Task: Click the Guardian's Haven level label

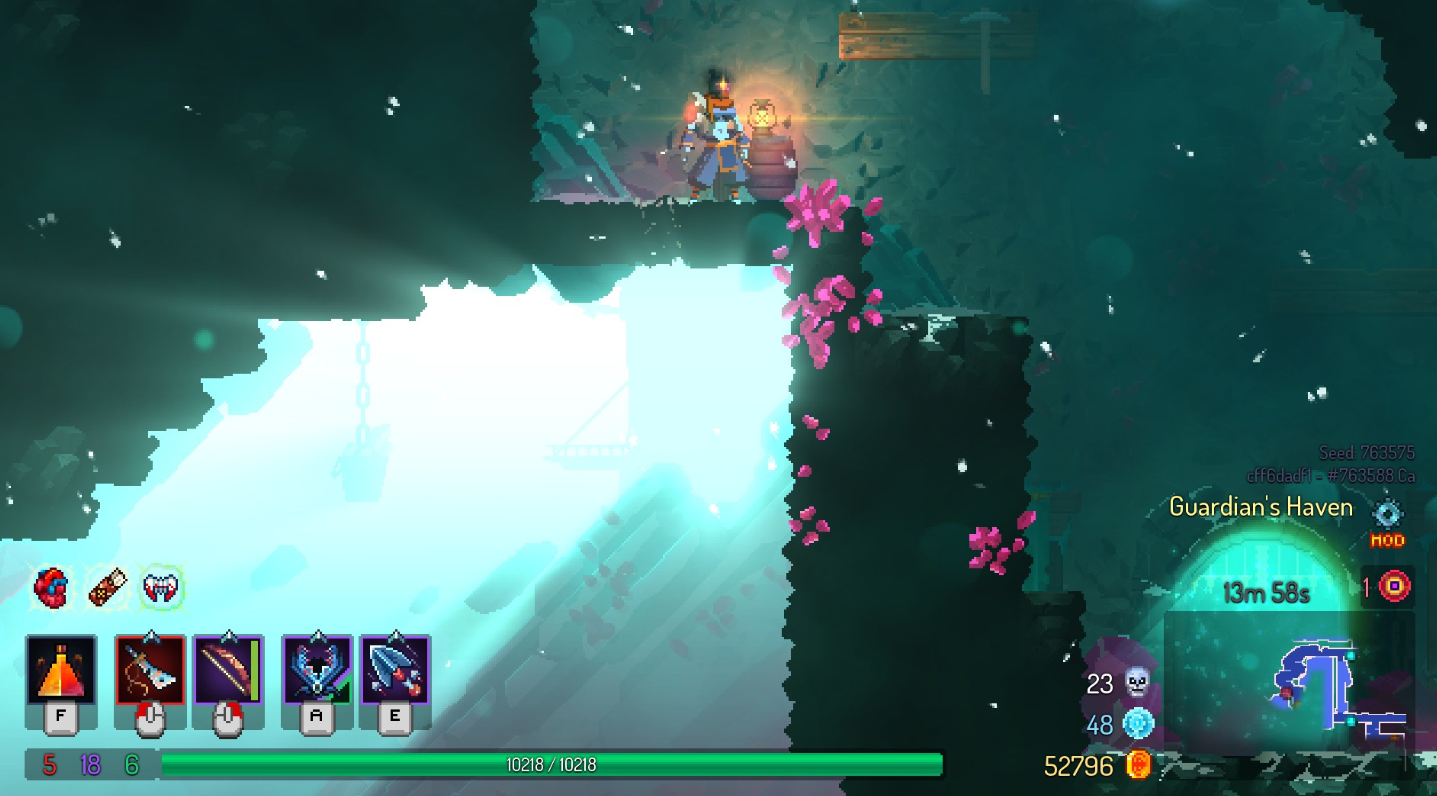Action: click(x=1262, y=507)
